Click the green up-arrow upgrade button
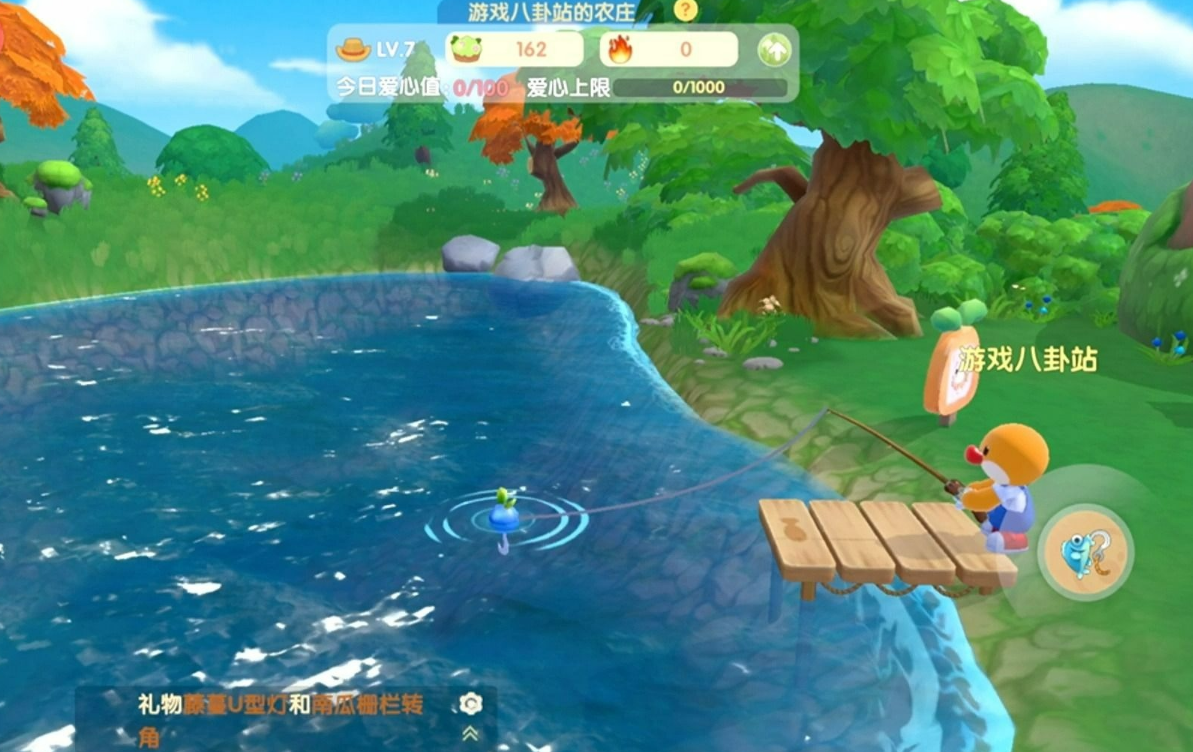Screen dimensions: 1193x752 773,50
